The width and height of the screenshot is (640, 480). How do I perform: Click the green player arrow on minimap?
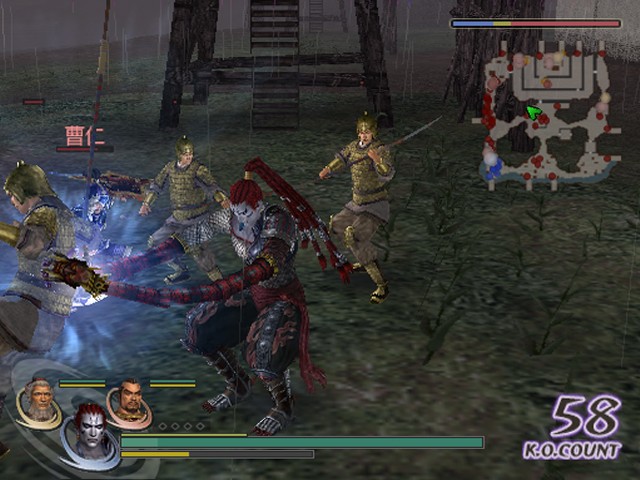[535, 112]
